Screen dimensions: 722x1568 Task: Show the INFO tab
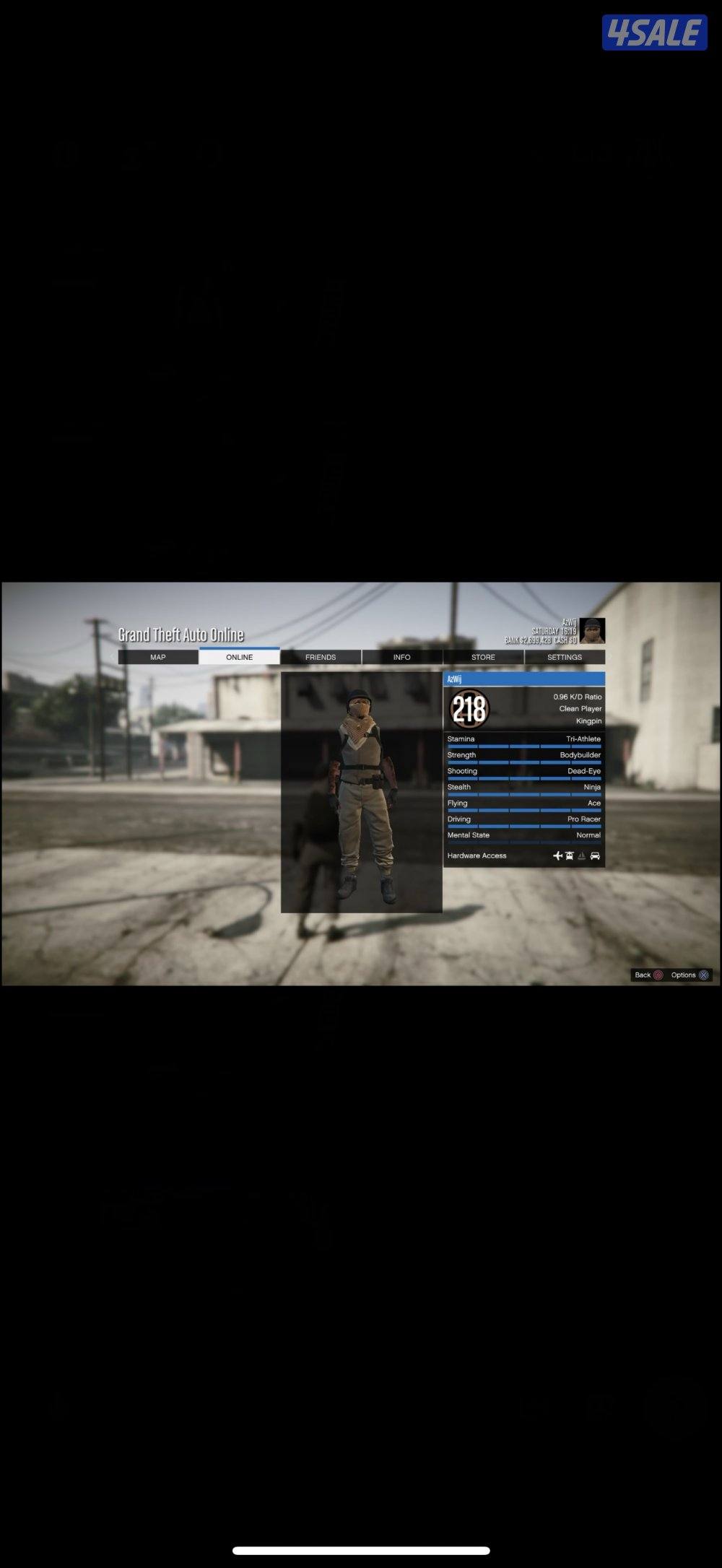[x=401, y=657]
